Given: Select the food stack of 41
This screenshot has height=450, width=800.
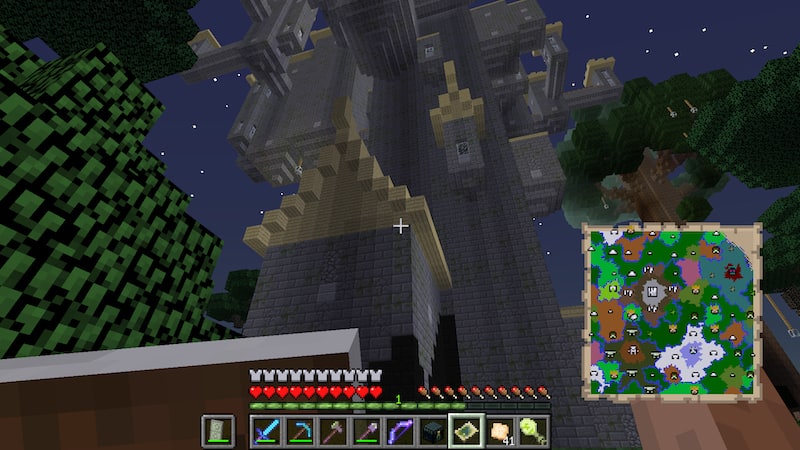Looking at the screenshot, I should (x=500, y=431).
